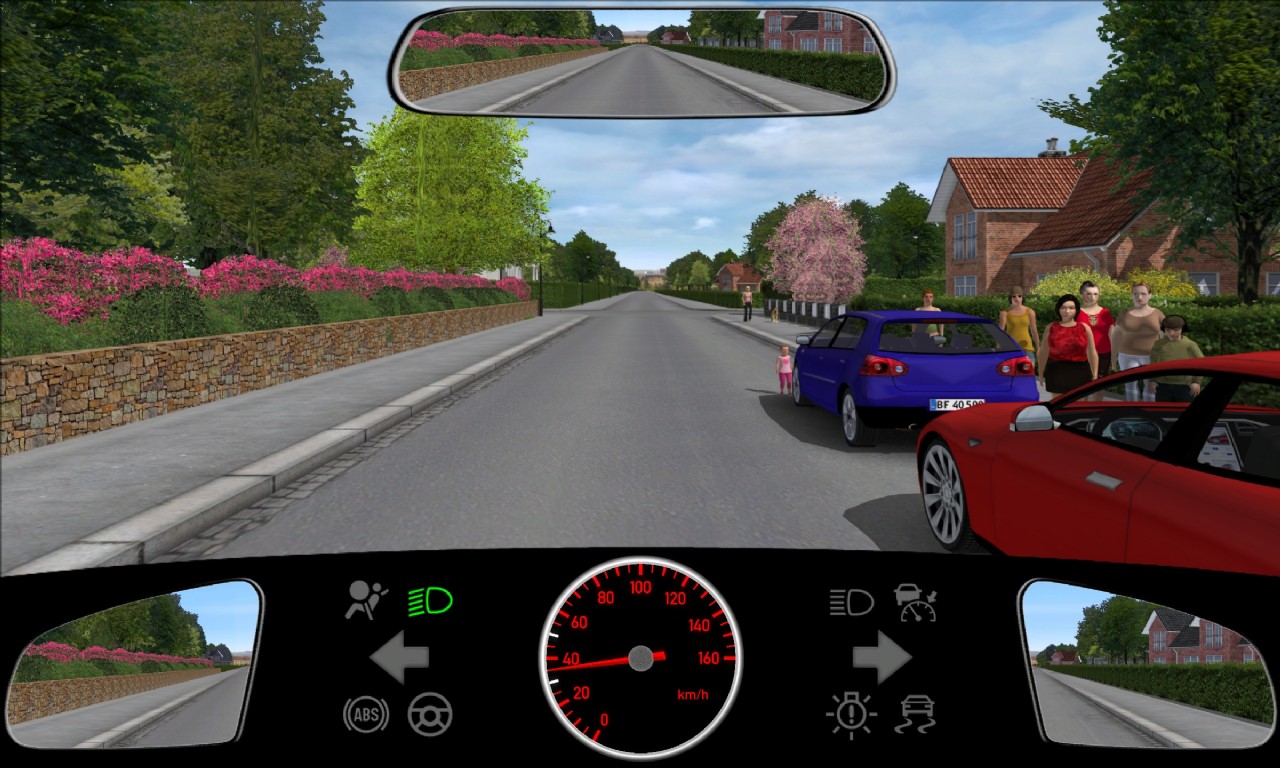The width and height of the screenshot is (1280, 768).
Task: Check the right side mirror
Action: pos(1148,663)
